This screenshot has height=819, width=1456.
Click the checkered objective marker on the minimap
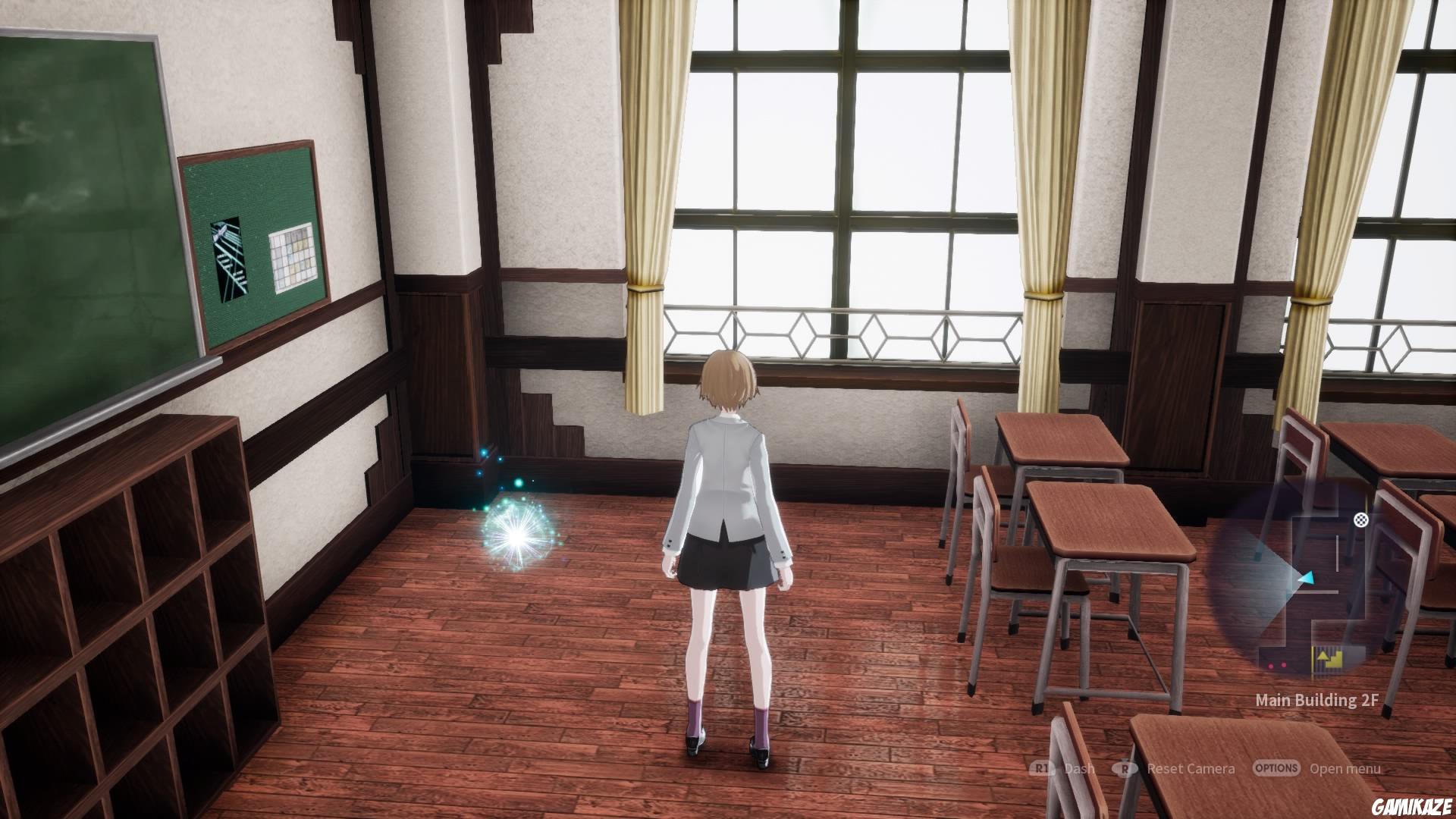(x=1360, y=520)
